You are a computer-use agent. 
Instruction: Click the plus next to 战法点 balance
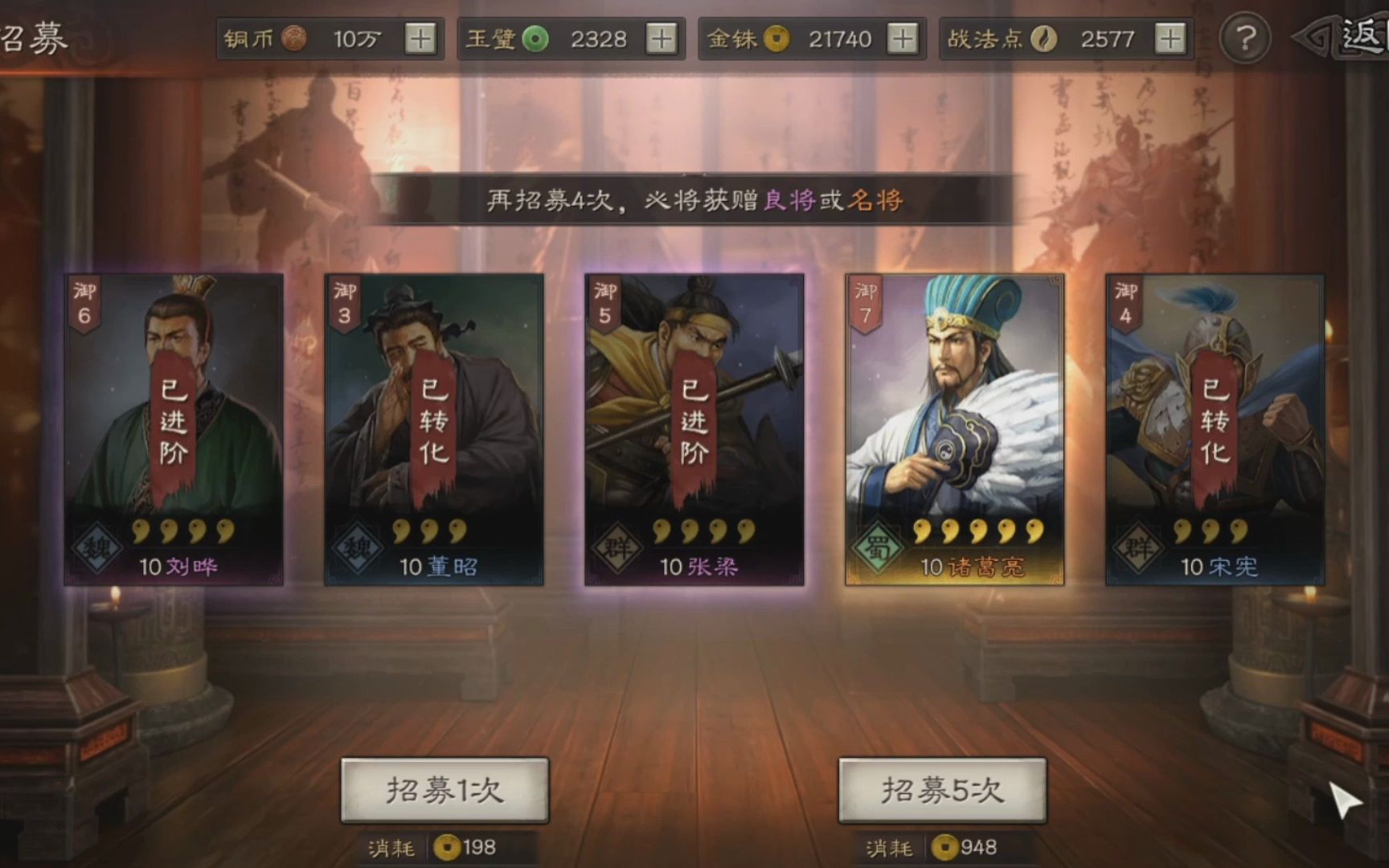1170,38
